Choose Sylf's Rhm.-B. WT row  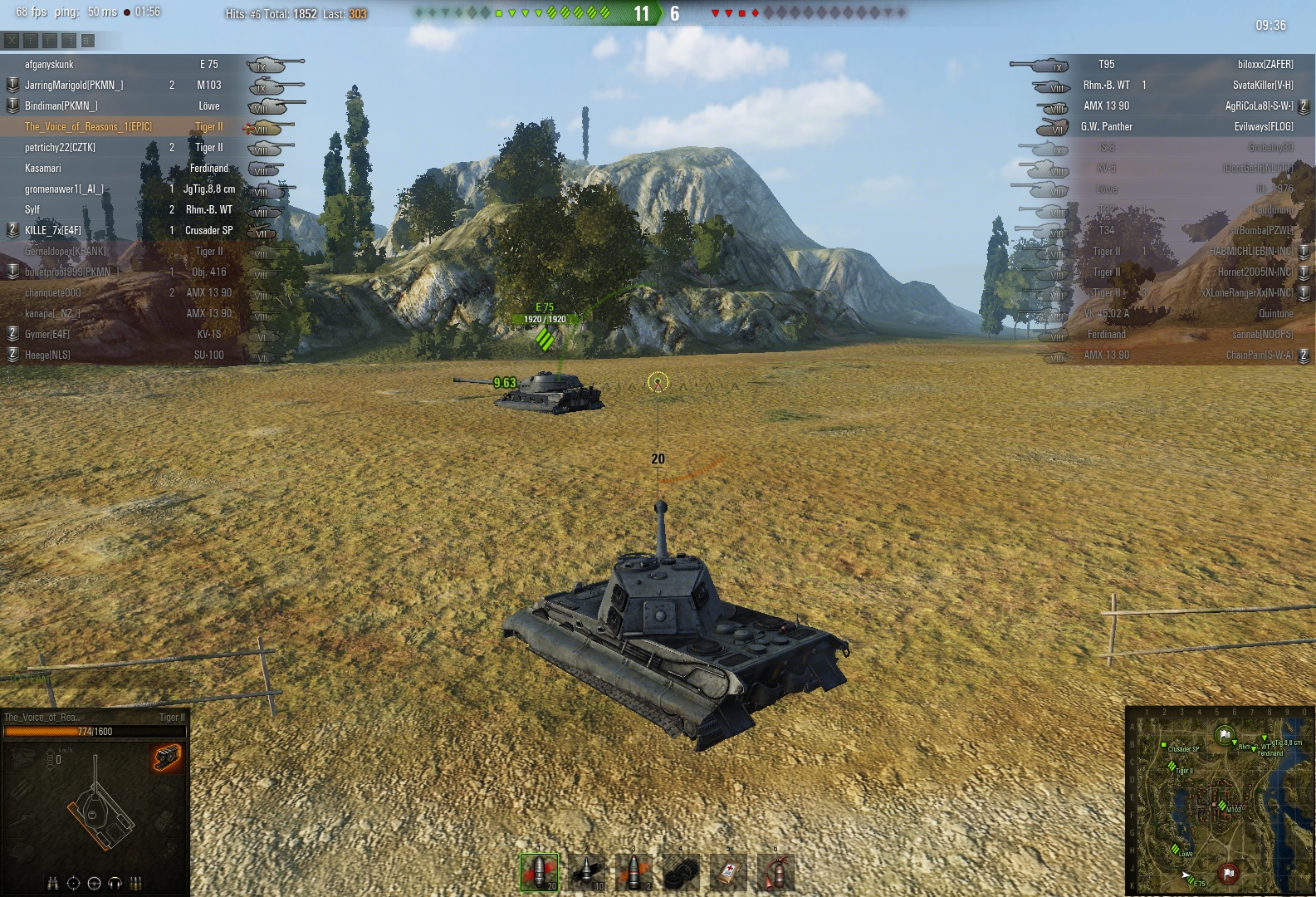pyautogui.click(x=125, y=210)
